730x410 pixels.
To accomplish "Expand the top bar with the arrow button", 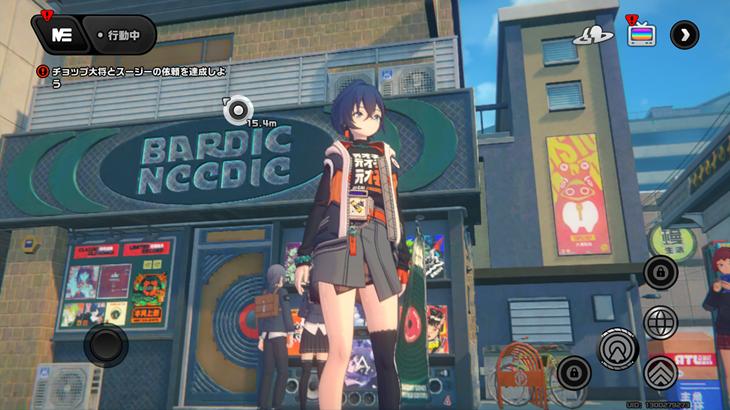I will coord(684,34).
